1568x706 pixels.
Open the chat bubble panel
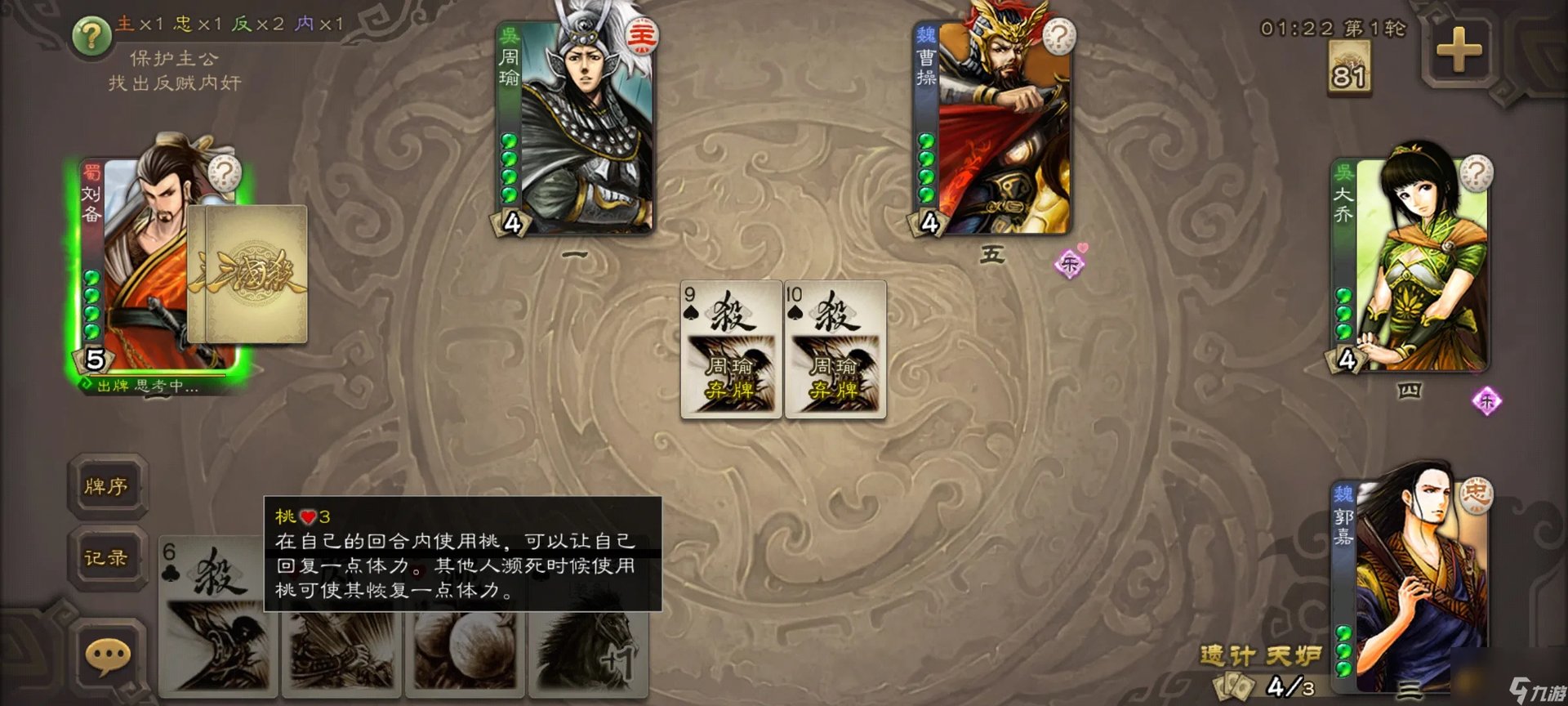[107, 653]
